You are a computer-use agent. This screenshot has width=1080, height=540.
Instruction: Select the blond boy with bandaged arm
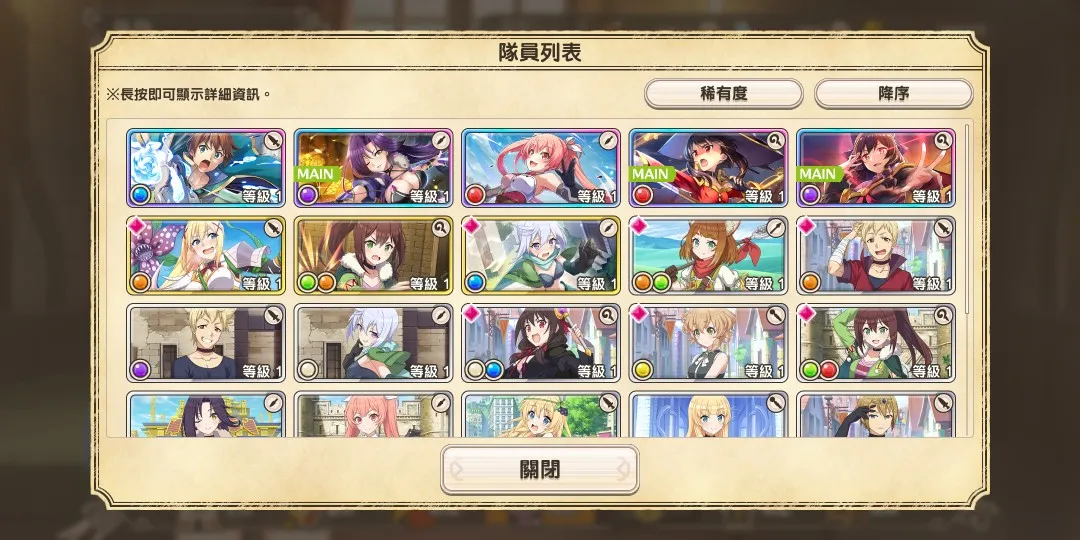click(x=876, y=255)
